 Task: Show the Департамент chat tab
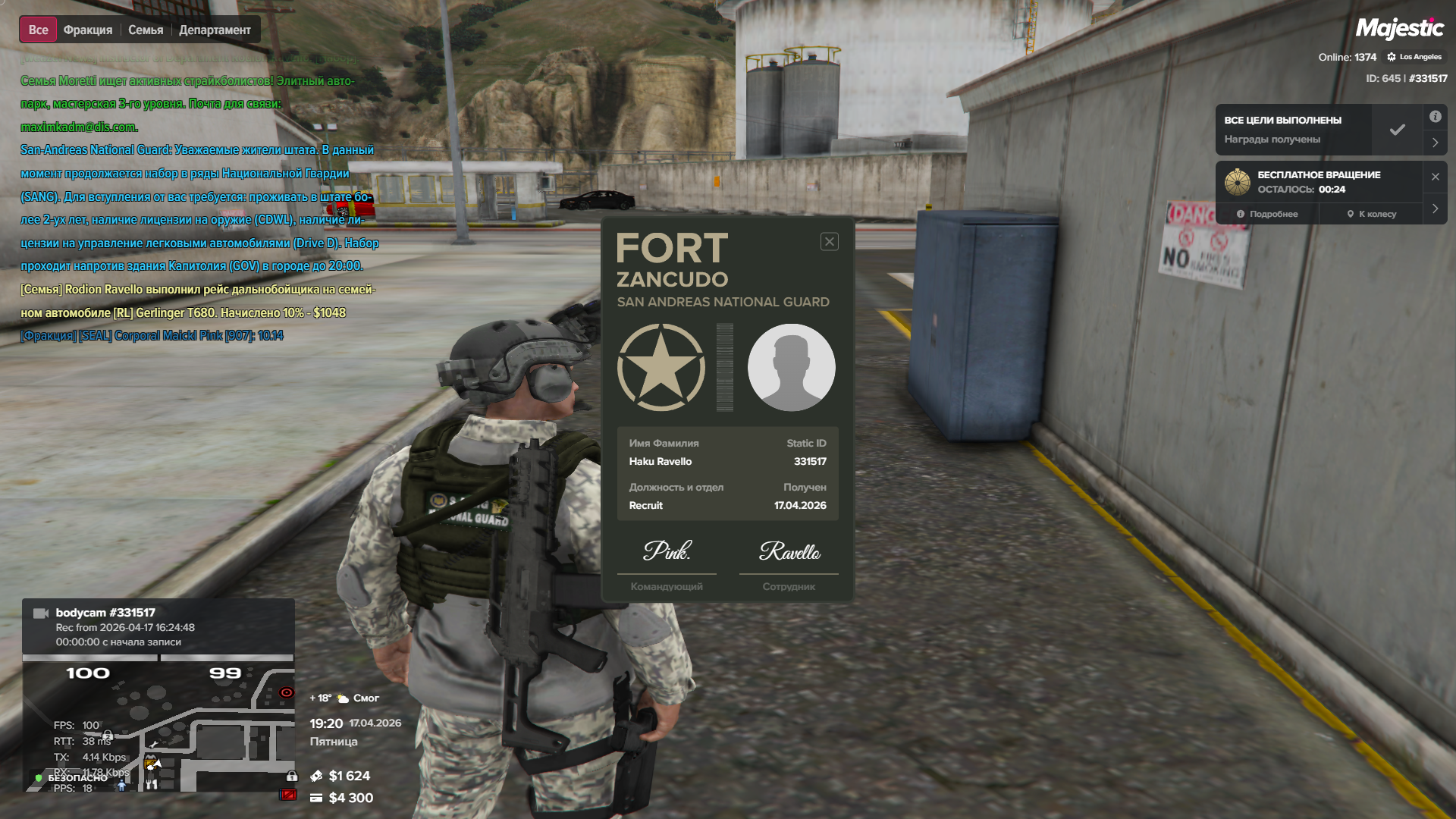click(x=215, y=30)
